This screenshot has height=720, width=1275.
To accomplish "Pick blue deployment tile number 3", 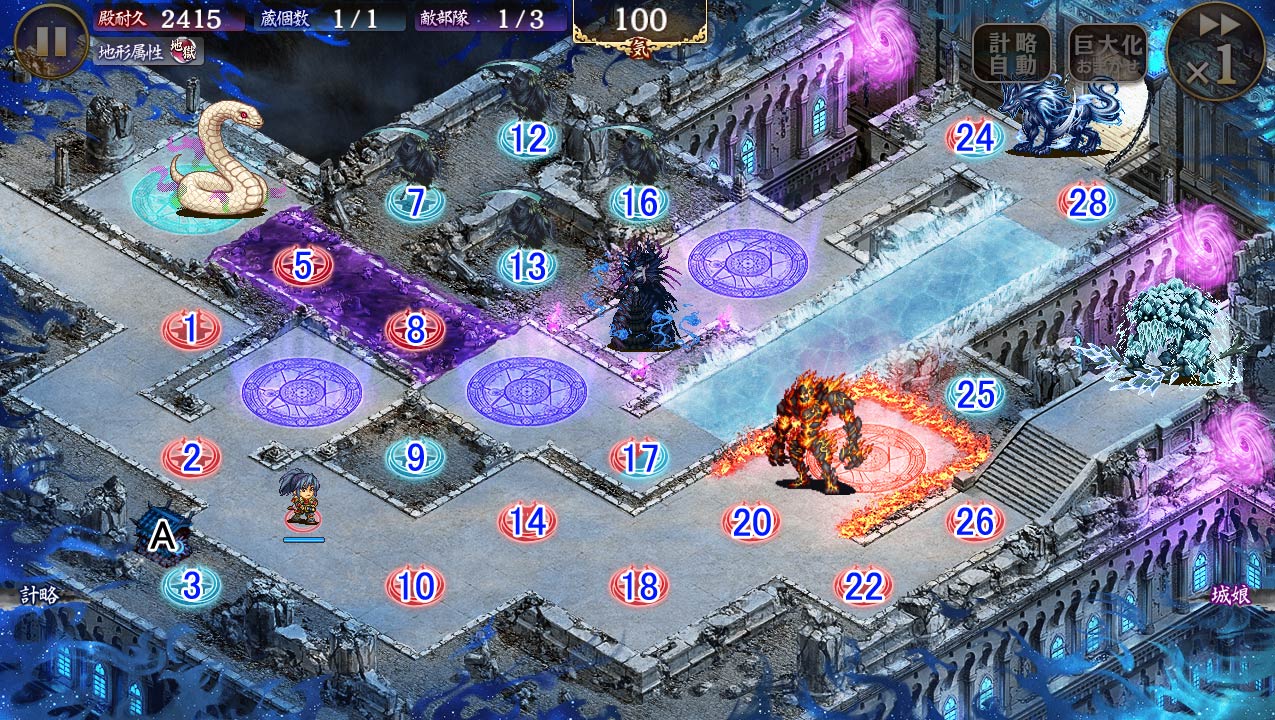I will (x=191, y=585).
